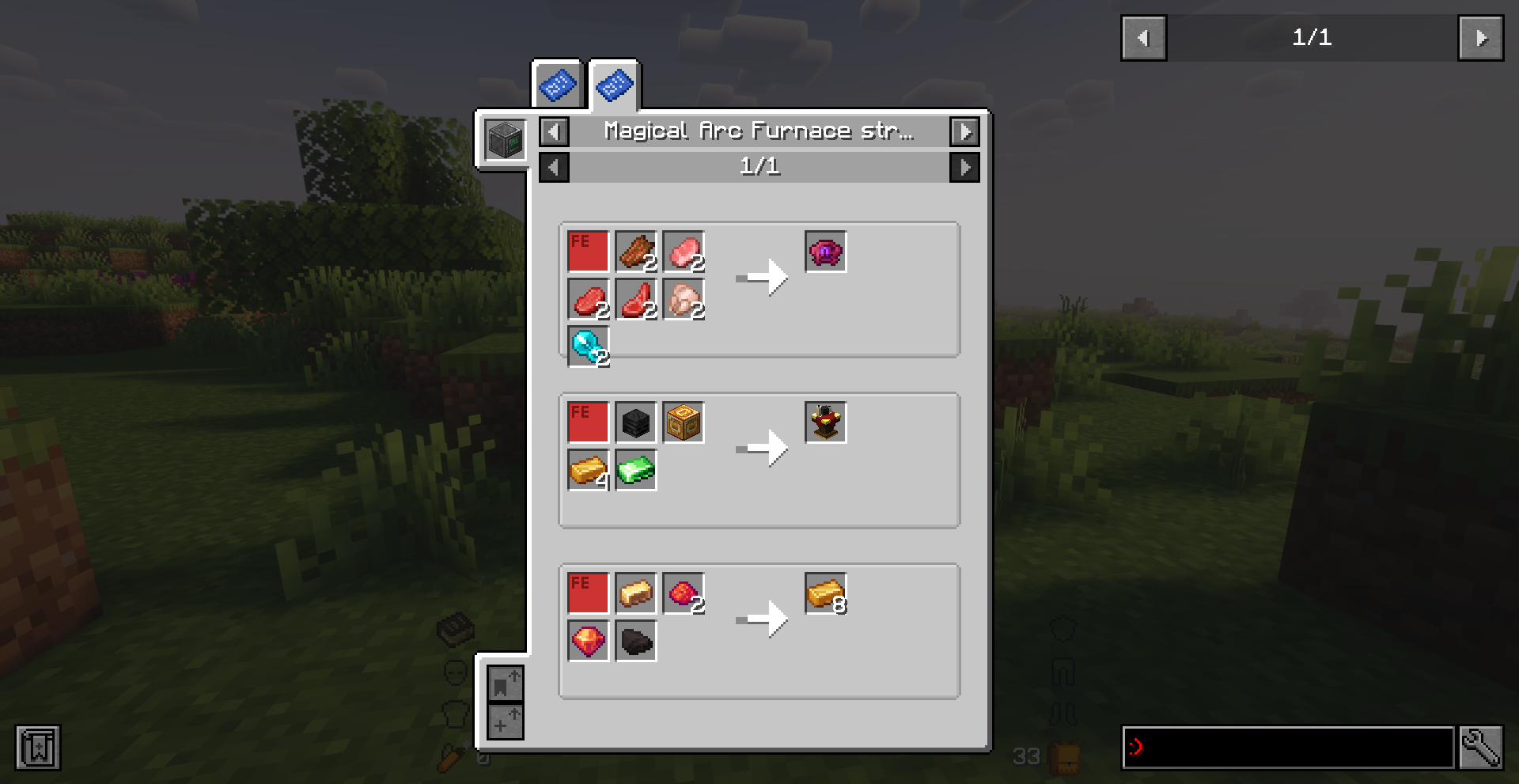Screen dimensions: 1519x784
Task: Open JEI config with the wrench button
Action: pyautogui.click(x=1480, y=748)
